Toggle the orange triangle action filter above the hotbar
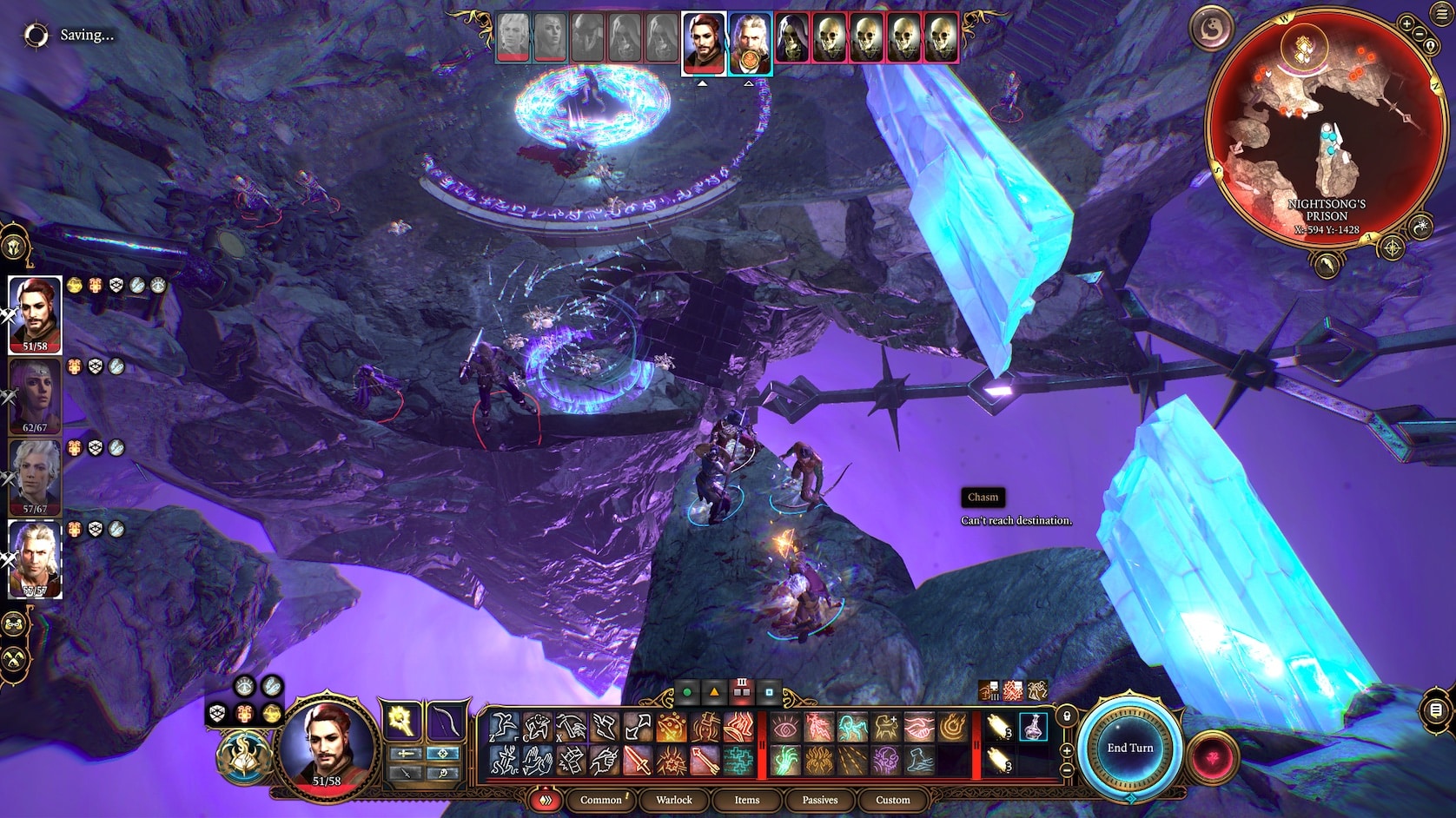The height and width of the screenshot is (818, 1456). click(714, 692)
